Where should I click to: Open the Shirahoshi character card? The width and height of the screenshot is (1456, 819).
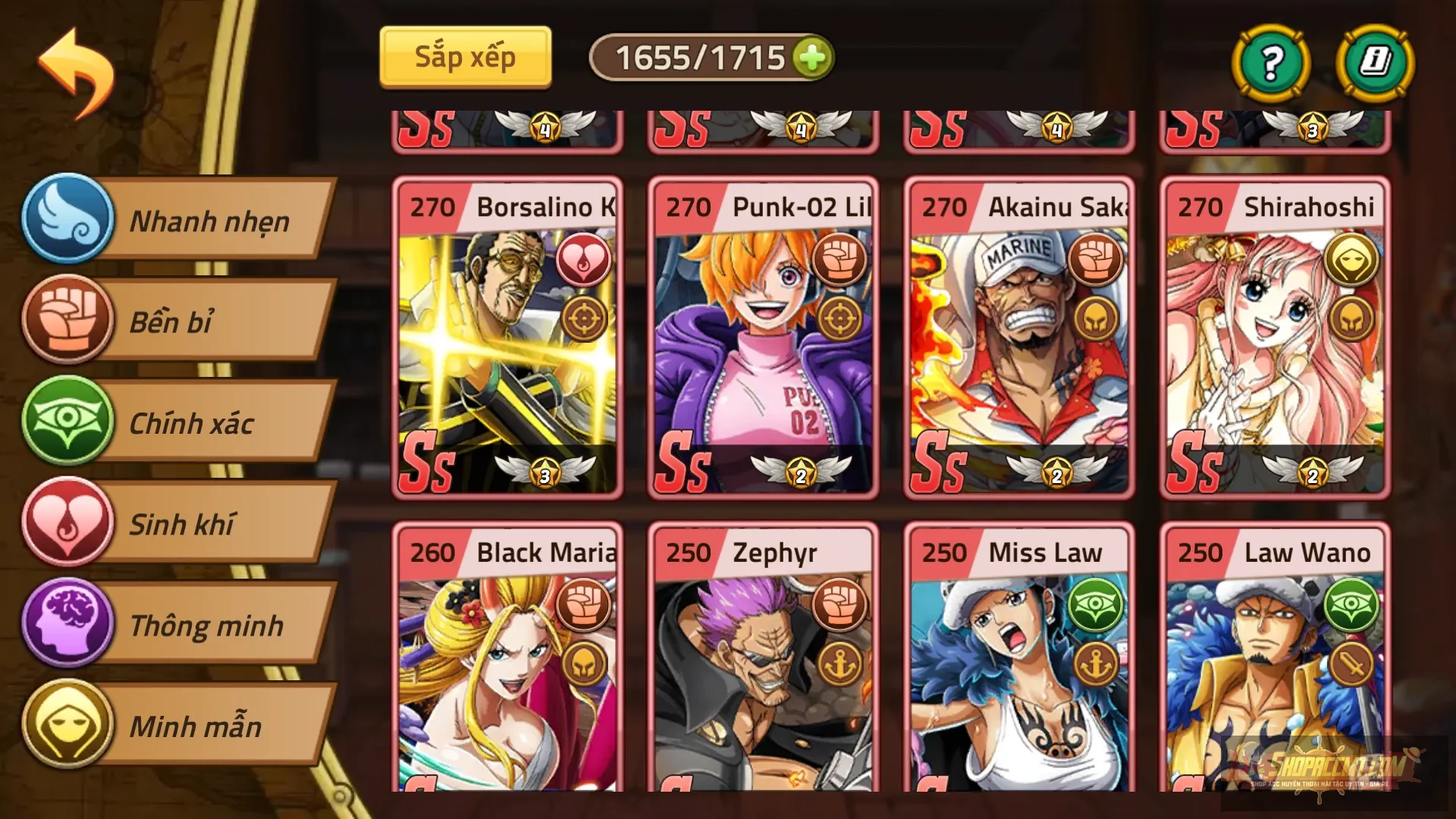pos(1274,341)
